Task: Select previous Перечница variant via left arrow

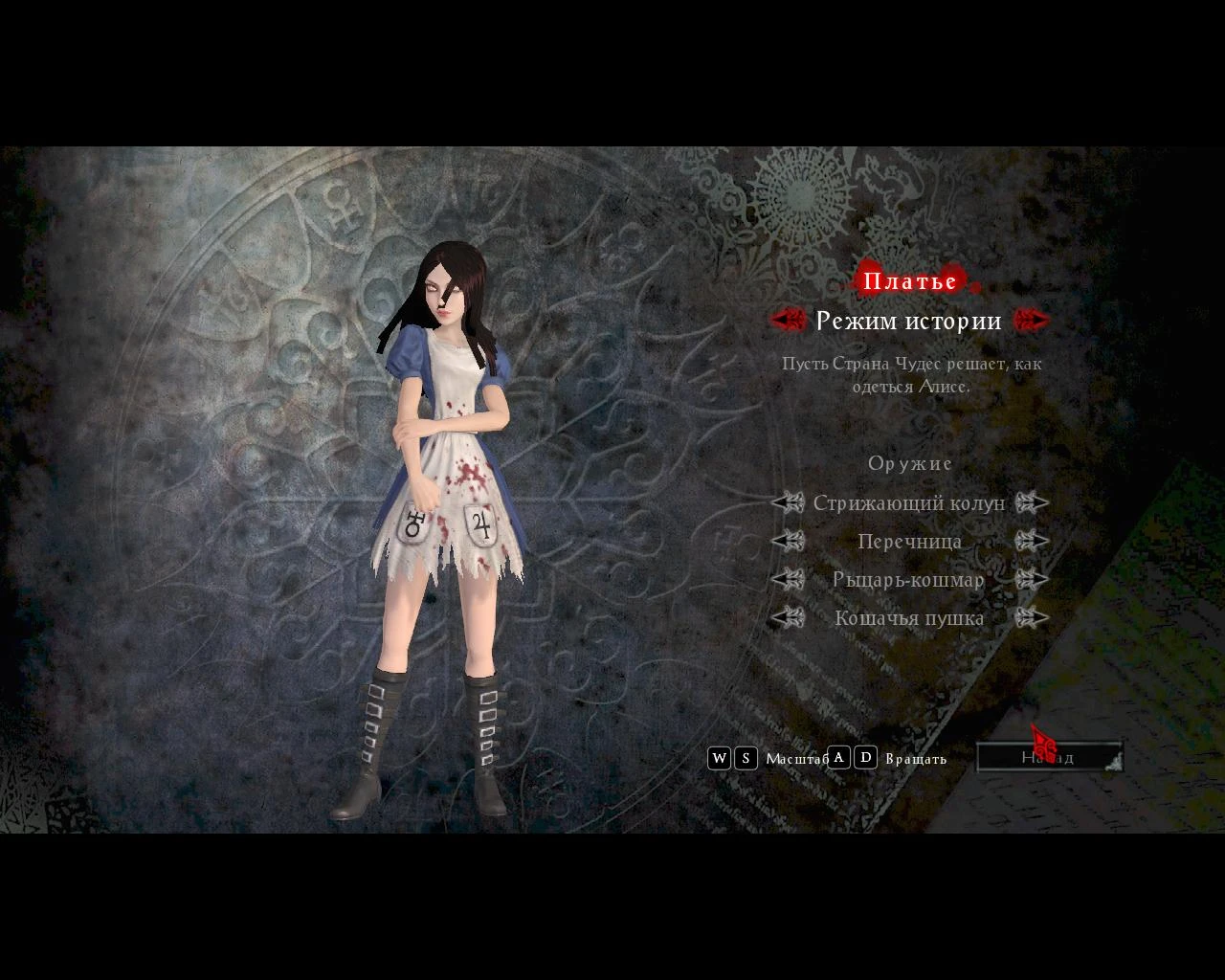Action: [787, 541]
